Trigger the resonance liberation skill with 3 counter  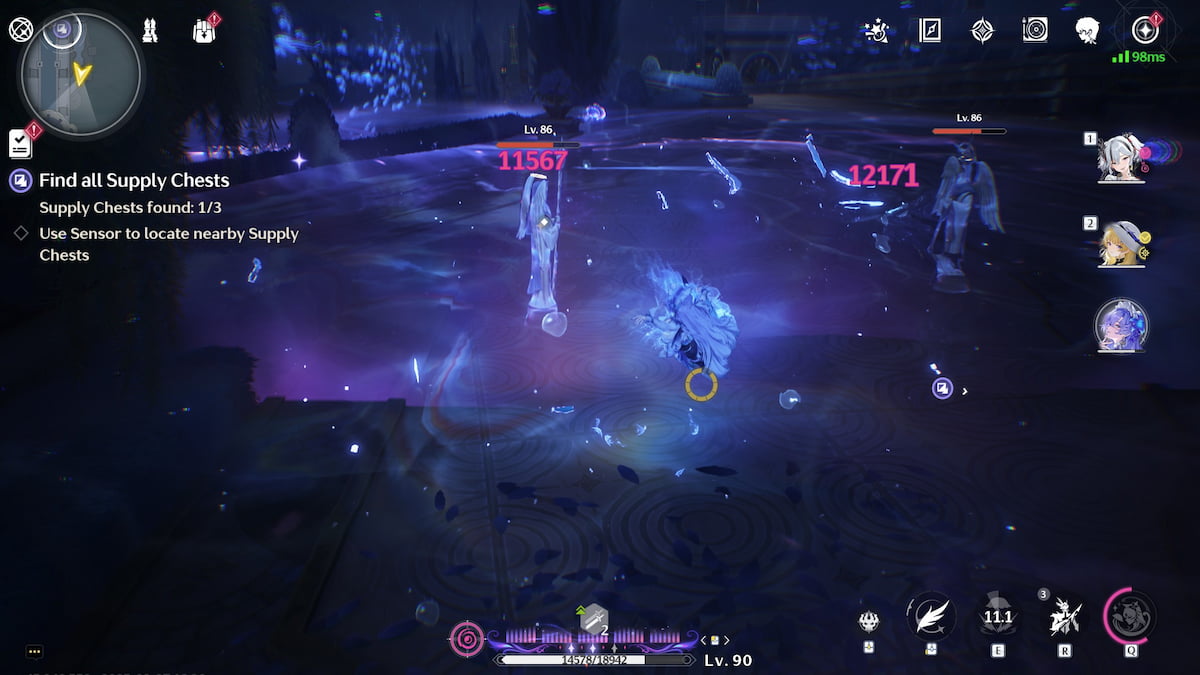tap(1063, 618)
